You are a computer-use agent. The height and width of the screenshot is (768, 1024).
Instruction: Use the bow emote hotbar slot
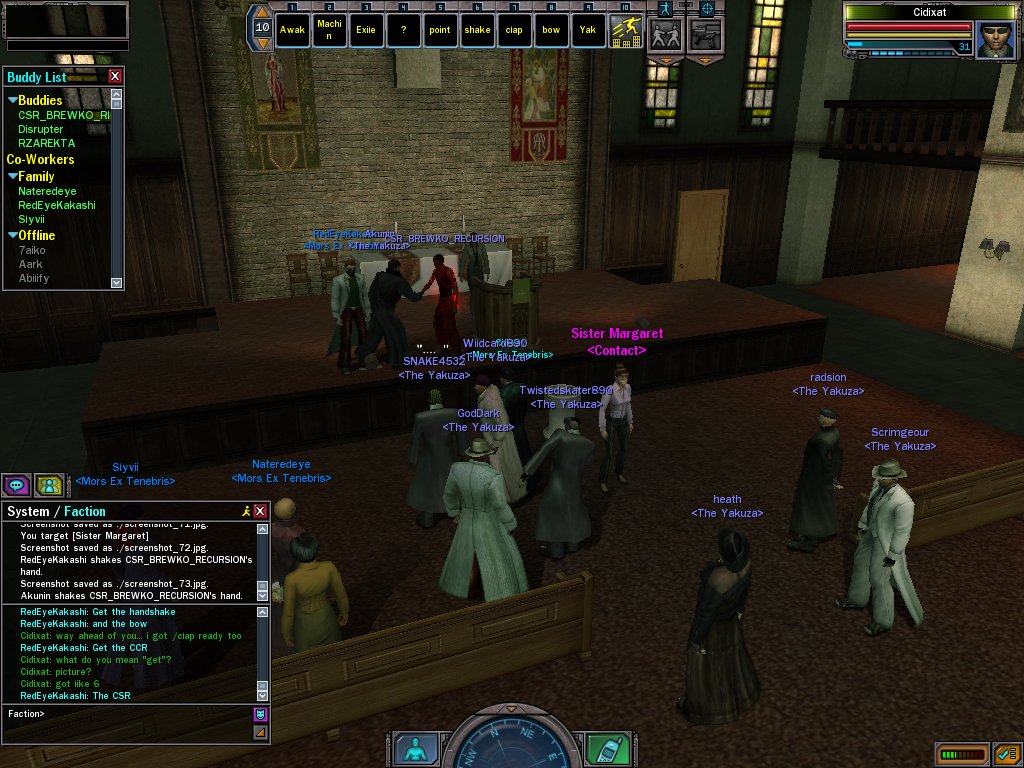pyautogui.click(x=551, y=30)
